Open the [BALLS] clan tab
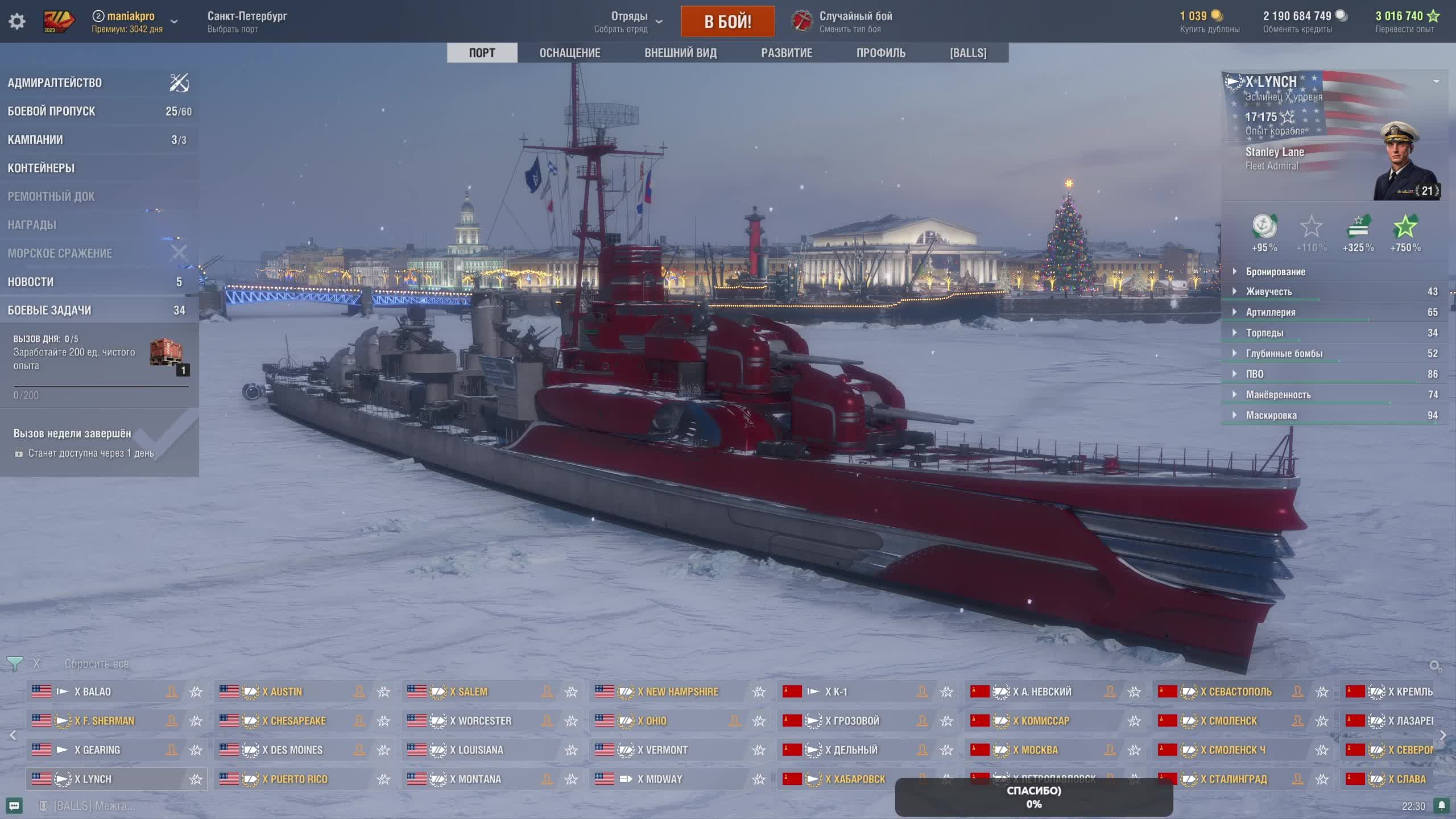This screenshot has width=1456, height=819. point(967,53)
